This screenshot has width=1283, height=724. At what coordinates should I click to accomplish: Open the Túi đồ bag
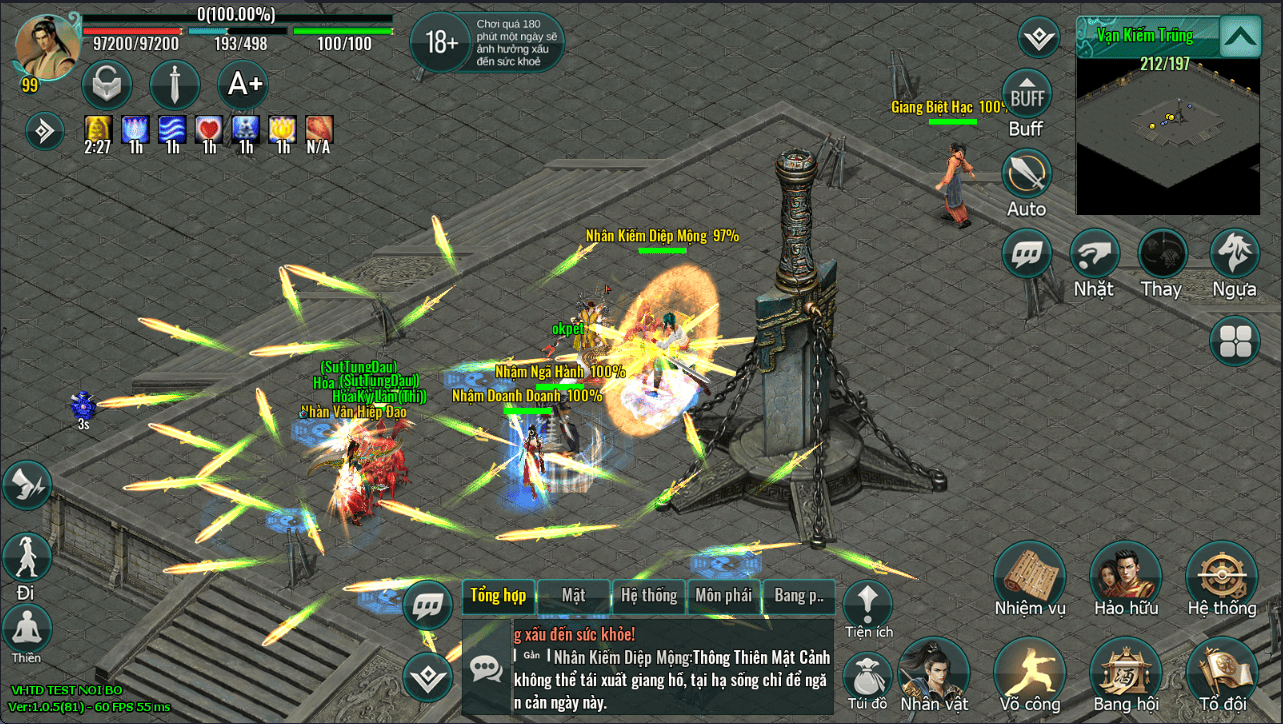point(866,675)
